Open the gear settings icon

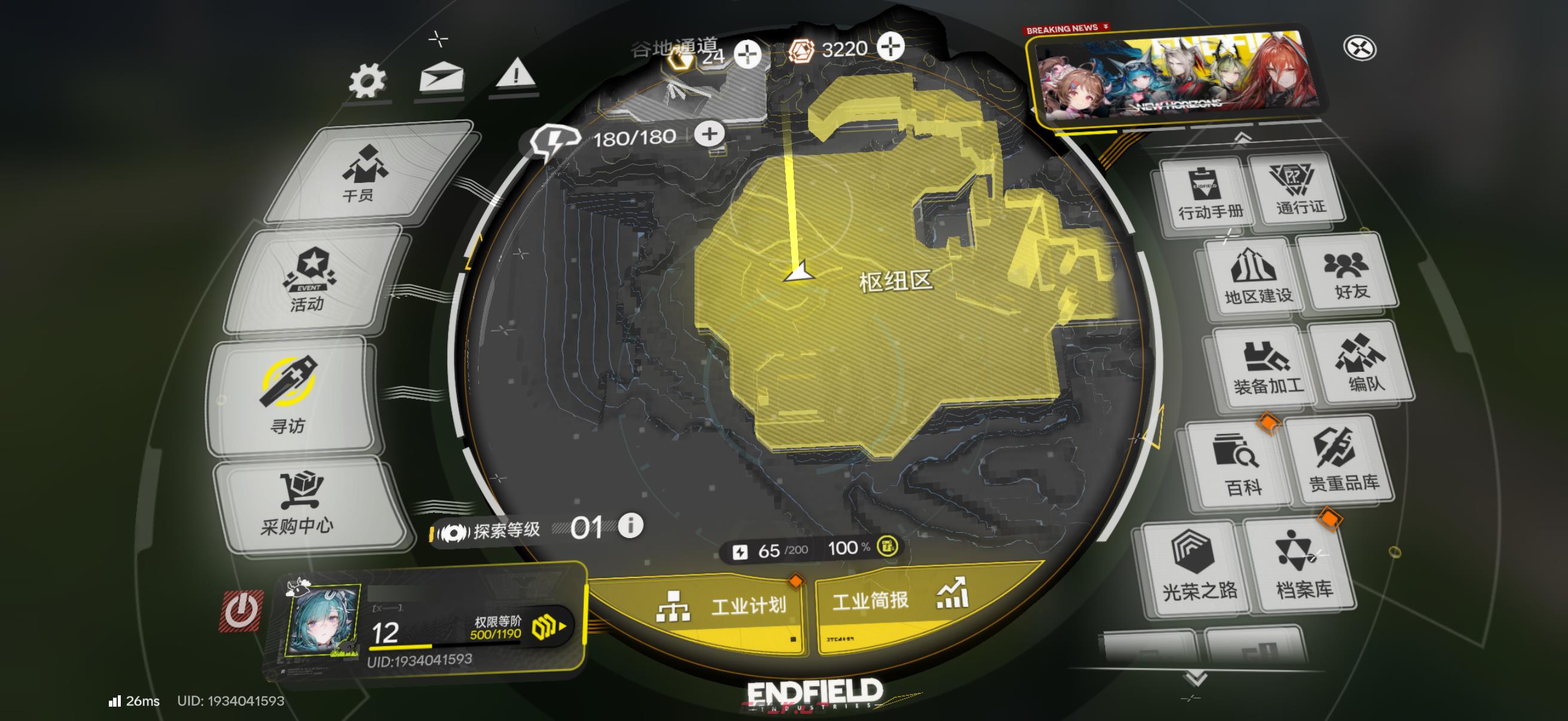367,81
